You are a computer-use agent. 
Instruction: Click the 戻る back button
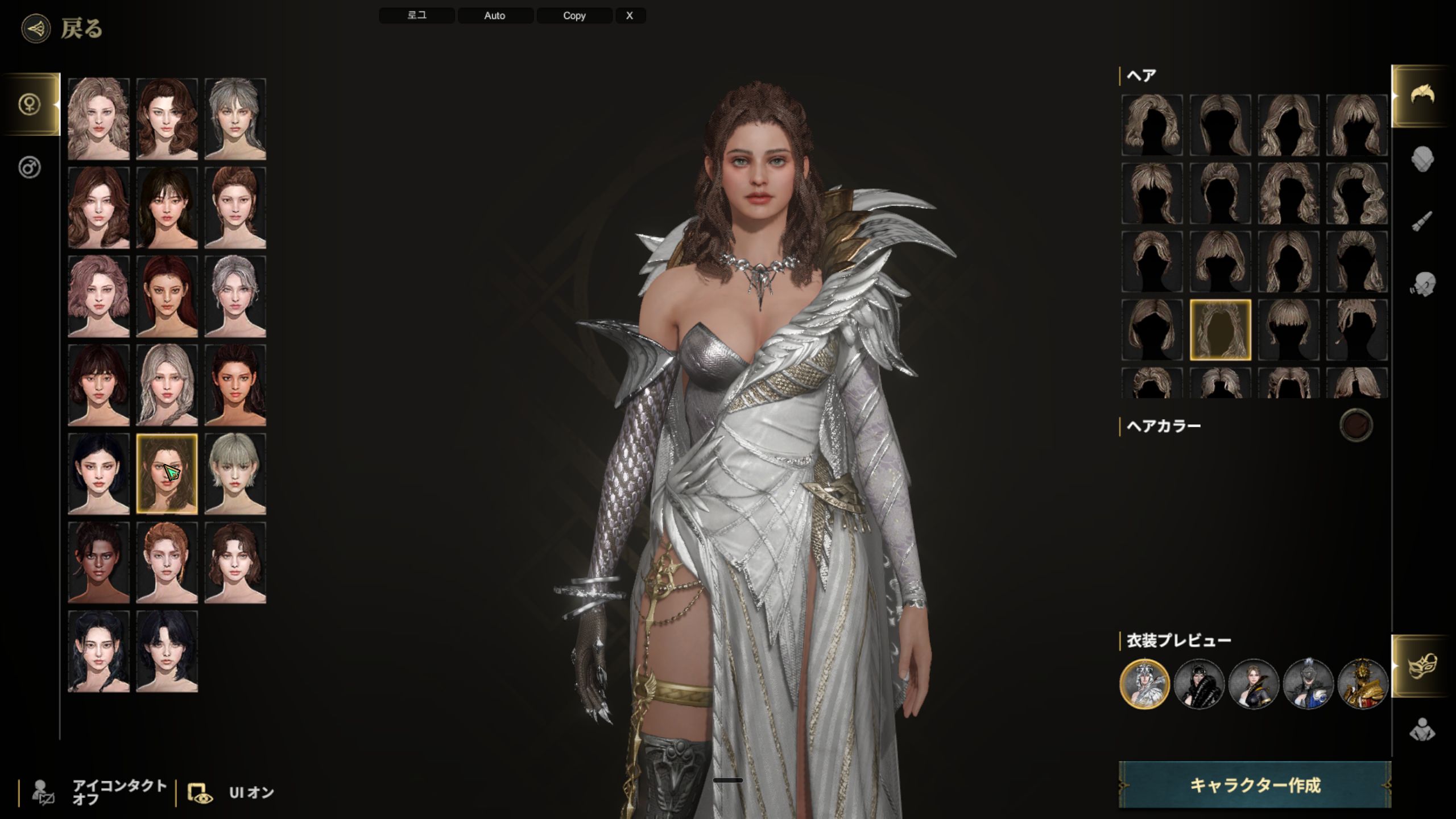tap(63, 28)
